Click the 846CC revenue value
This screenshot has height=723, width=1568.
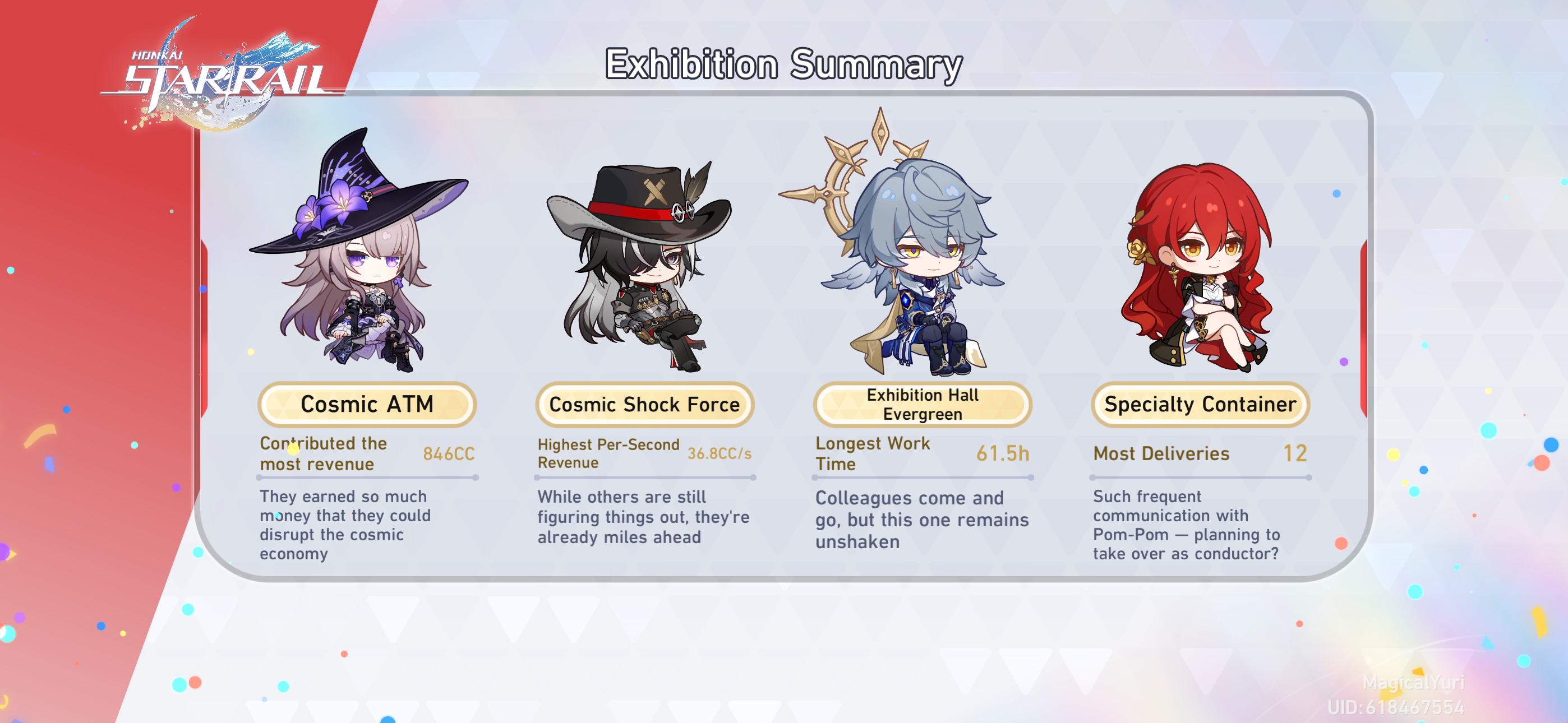(x=449, y=454)
